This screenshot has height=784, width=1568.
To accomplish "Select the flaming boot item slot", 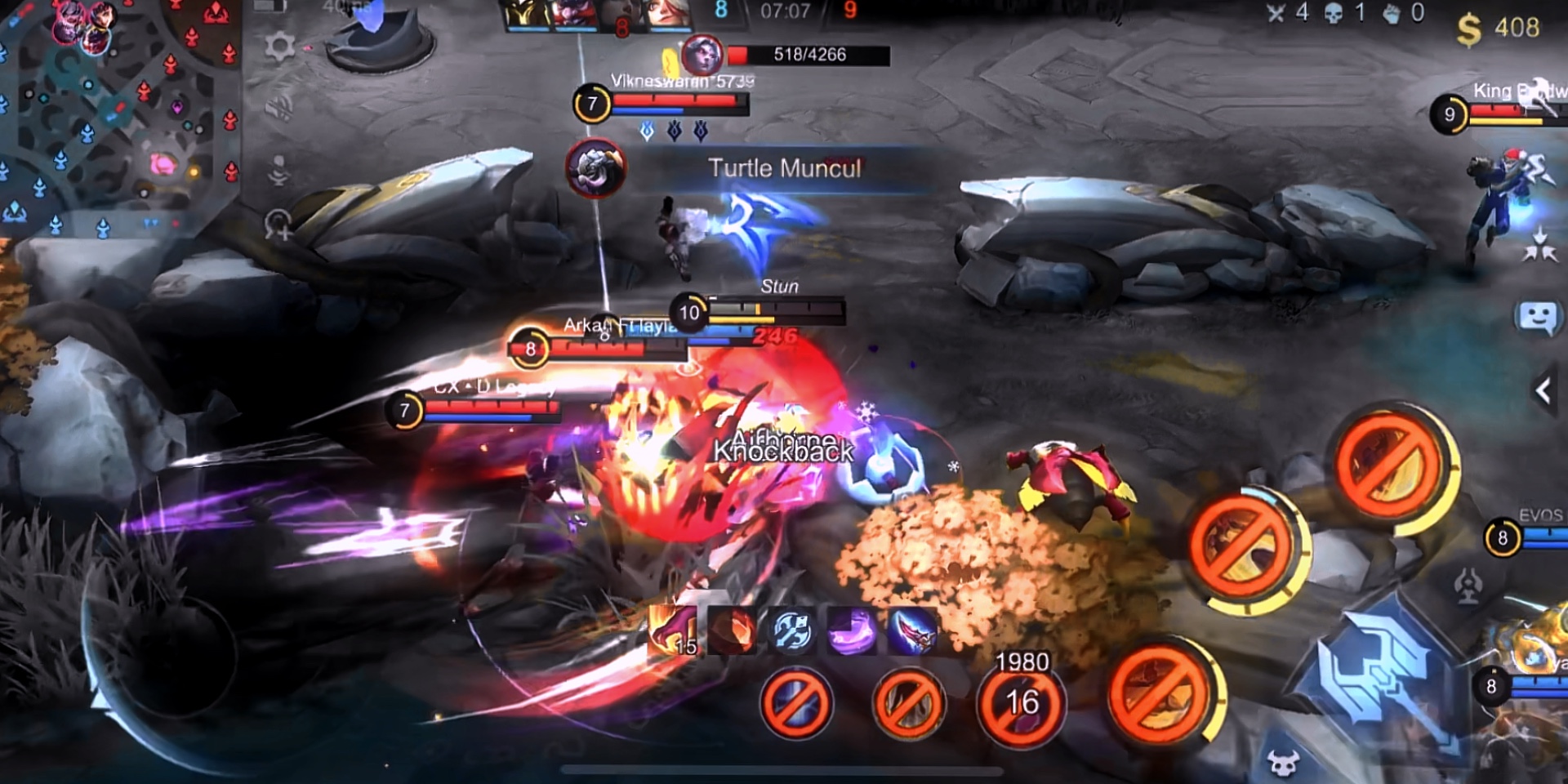I will (x=673, y=631).
